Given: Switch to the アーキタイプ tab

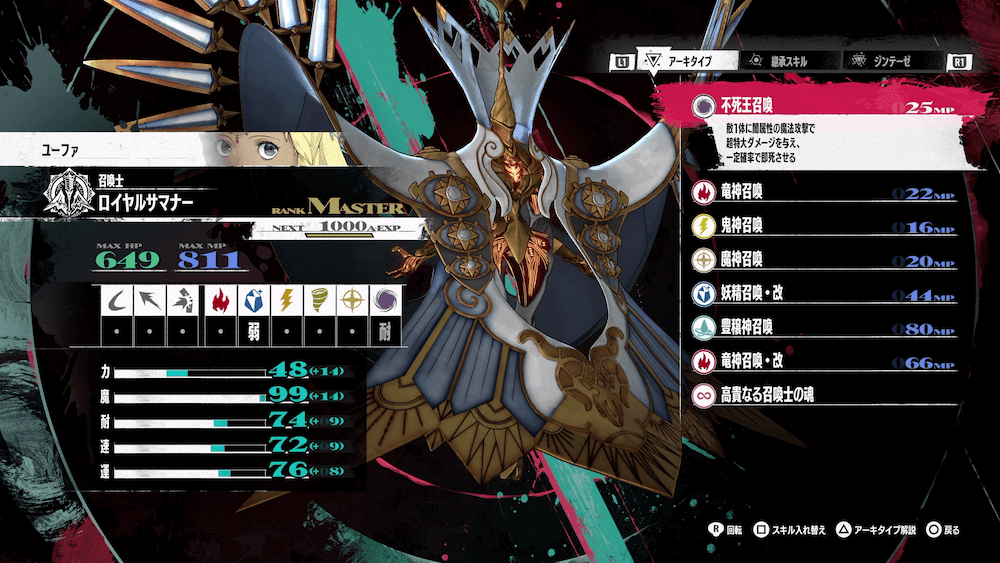Looking at the screenshot, I should 682,62.
